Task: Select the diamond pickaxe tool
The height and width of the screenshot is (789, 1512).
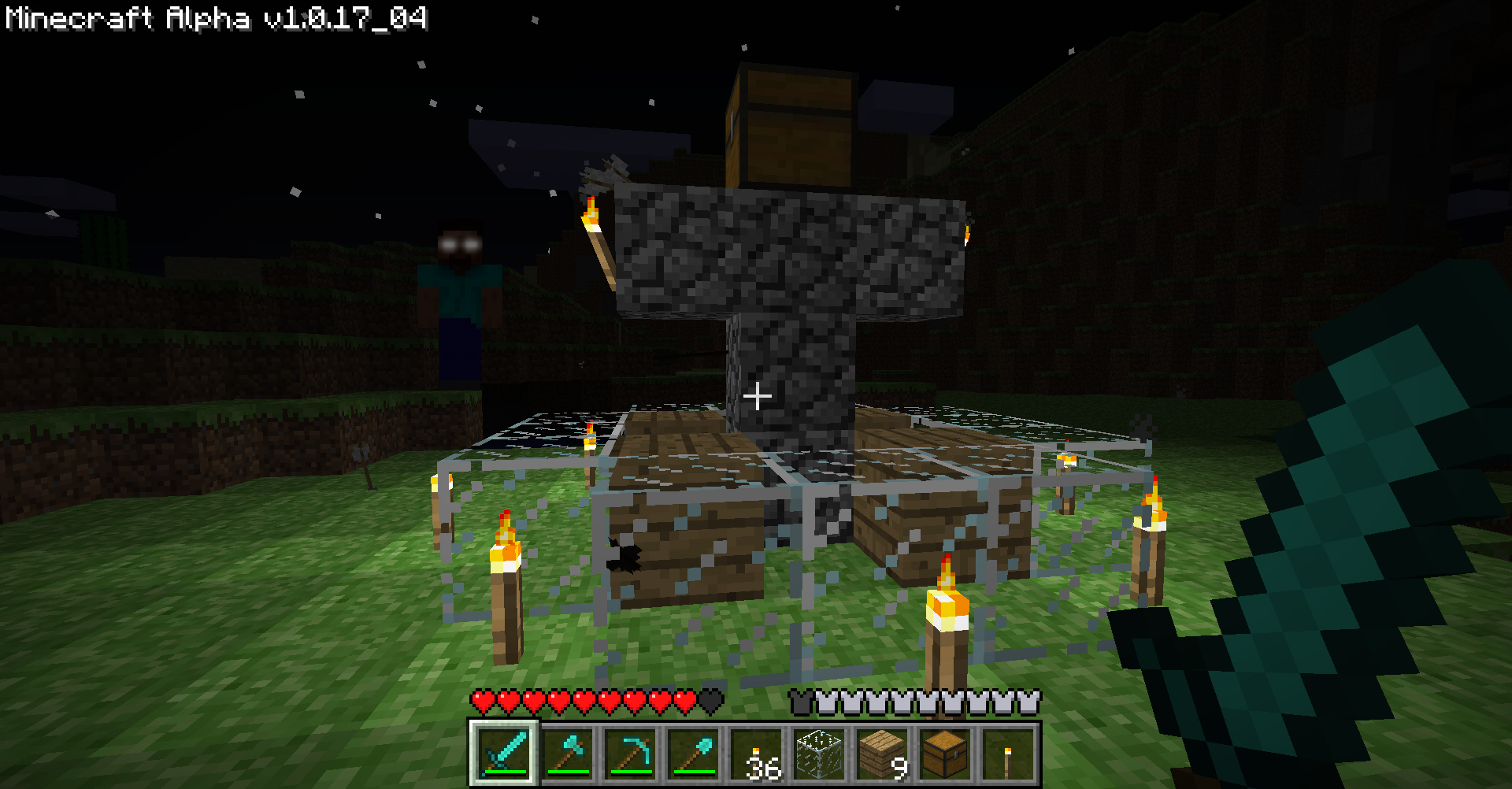Action: tap(631, 752)
